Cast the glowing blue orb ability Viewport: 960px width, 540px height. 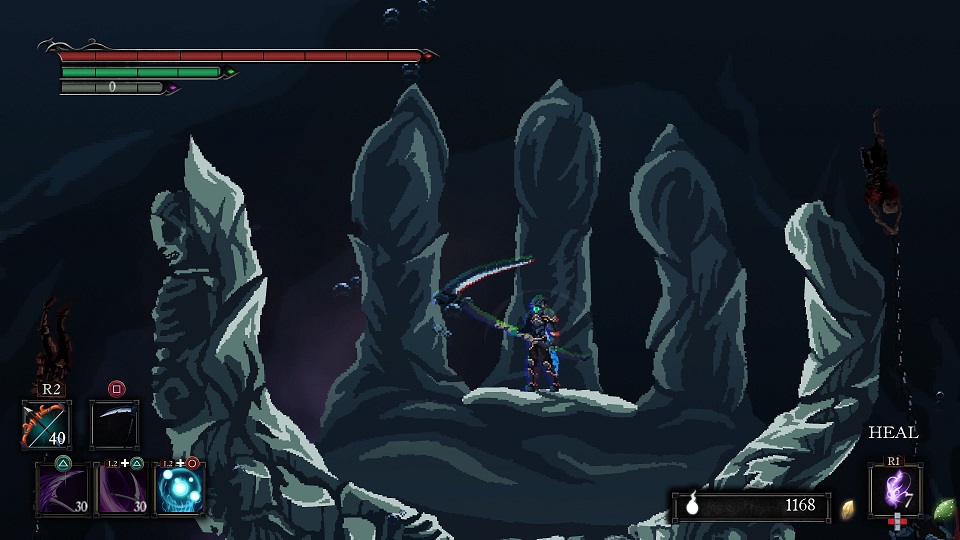[180, 489]
